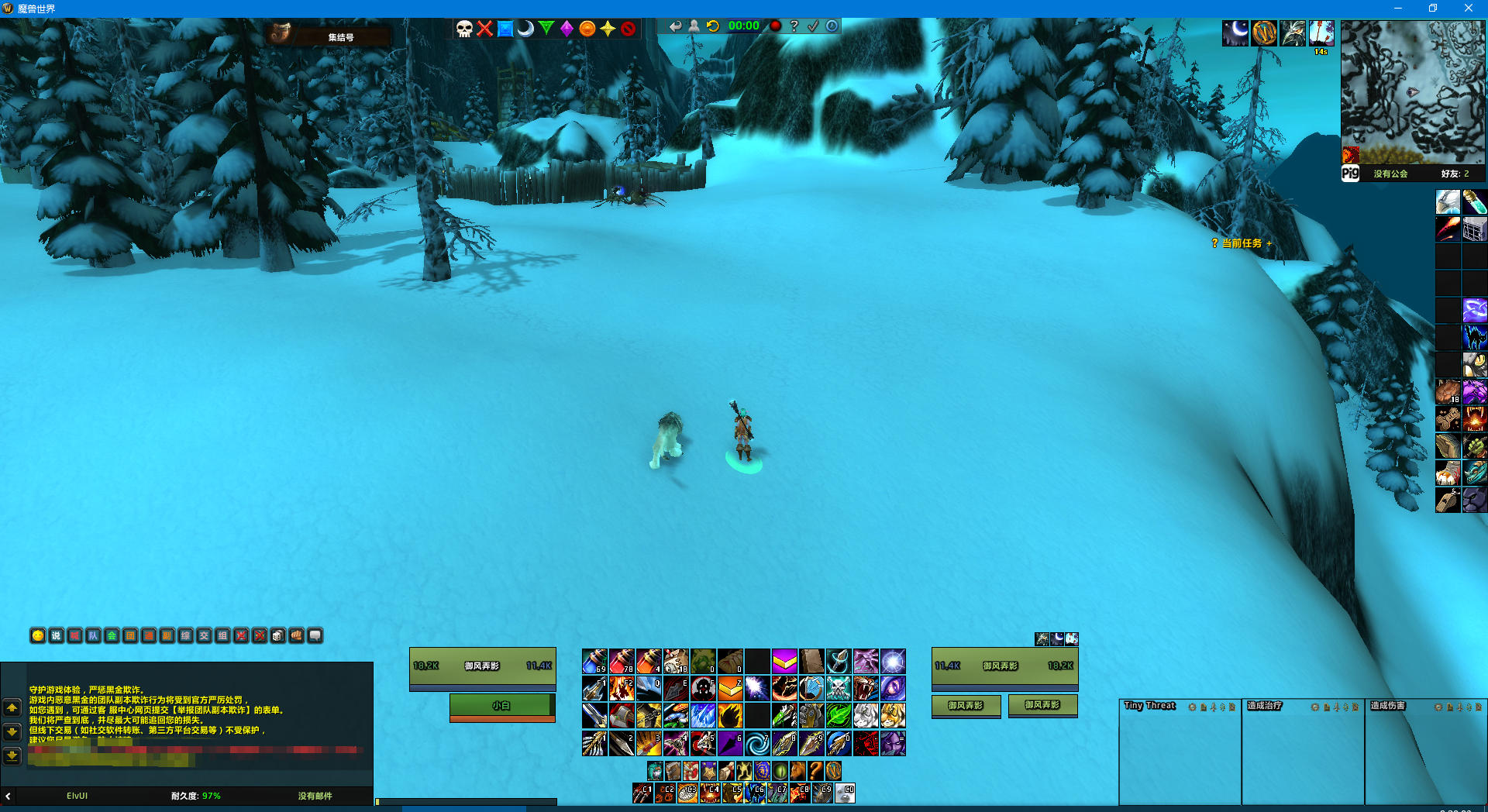Open help via the question mark micro button
The width and height of the screenshot is (1488, 812).
815,770
